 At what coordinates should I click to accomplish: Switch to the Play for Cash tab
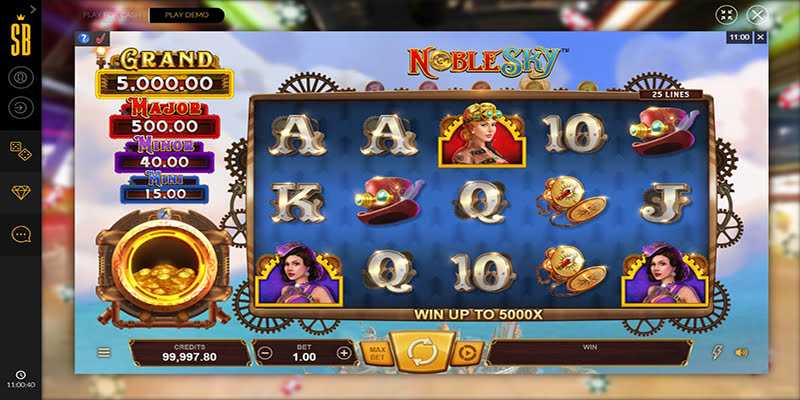(x=112, y=15)
